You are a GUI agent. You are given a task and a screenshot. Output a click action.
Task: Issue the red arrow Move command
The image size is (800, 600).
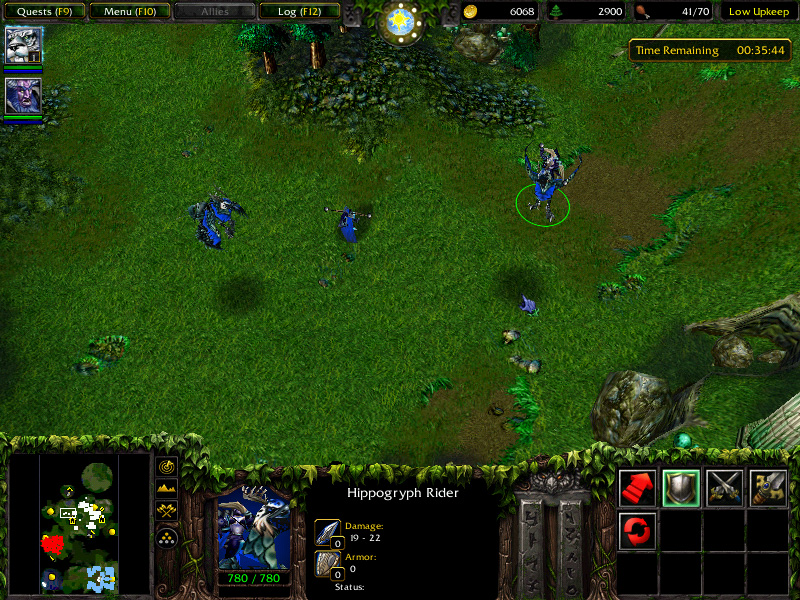click(638, 488)
